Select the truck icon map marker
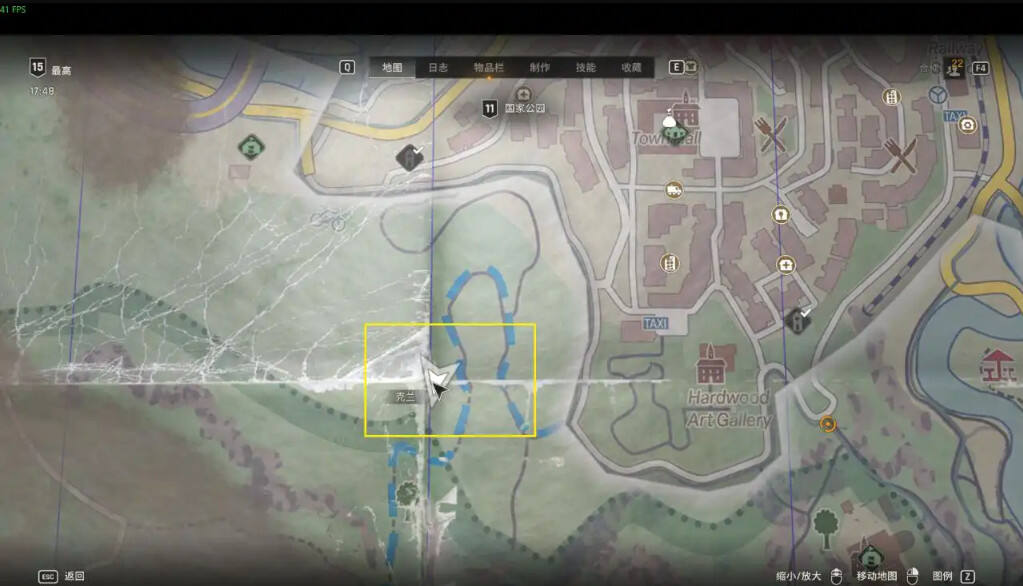 674,189
